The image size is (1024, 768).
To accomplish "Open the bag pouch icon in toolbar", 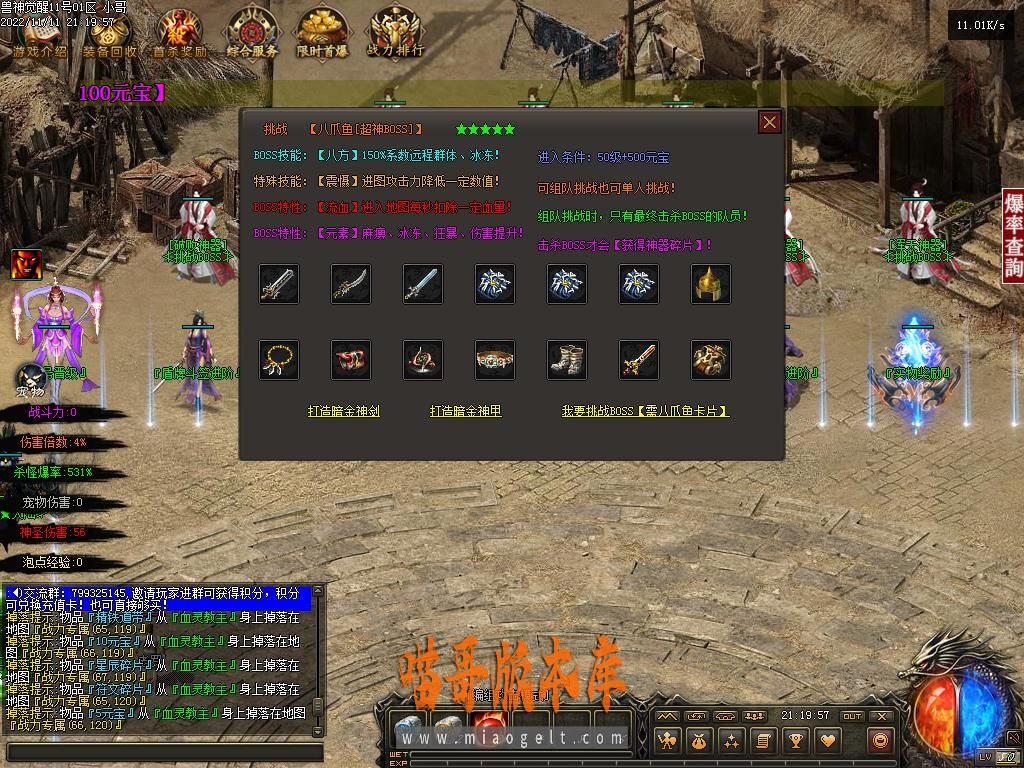I will click(699, 741).
